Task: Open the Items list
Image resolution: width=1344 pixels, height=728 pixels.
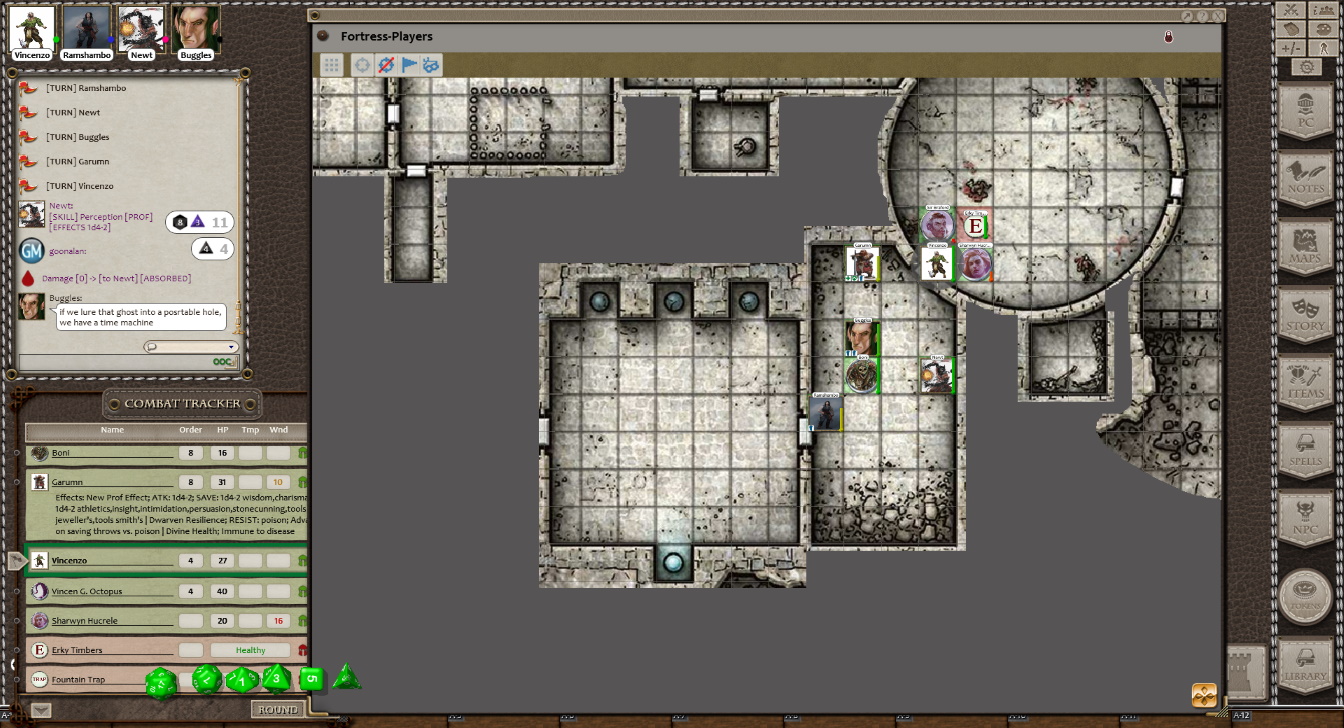Action: pos(1305,382)
